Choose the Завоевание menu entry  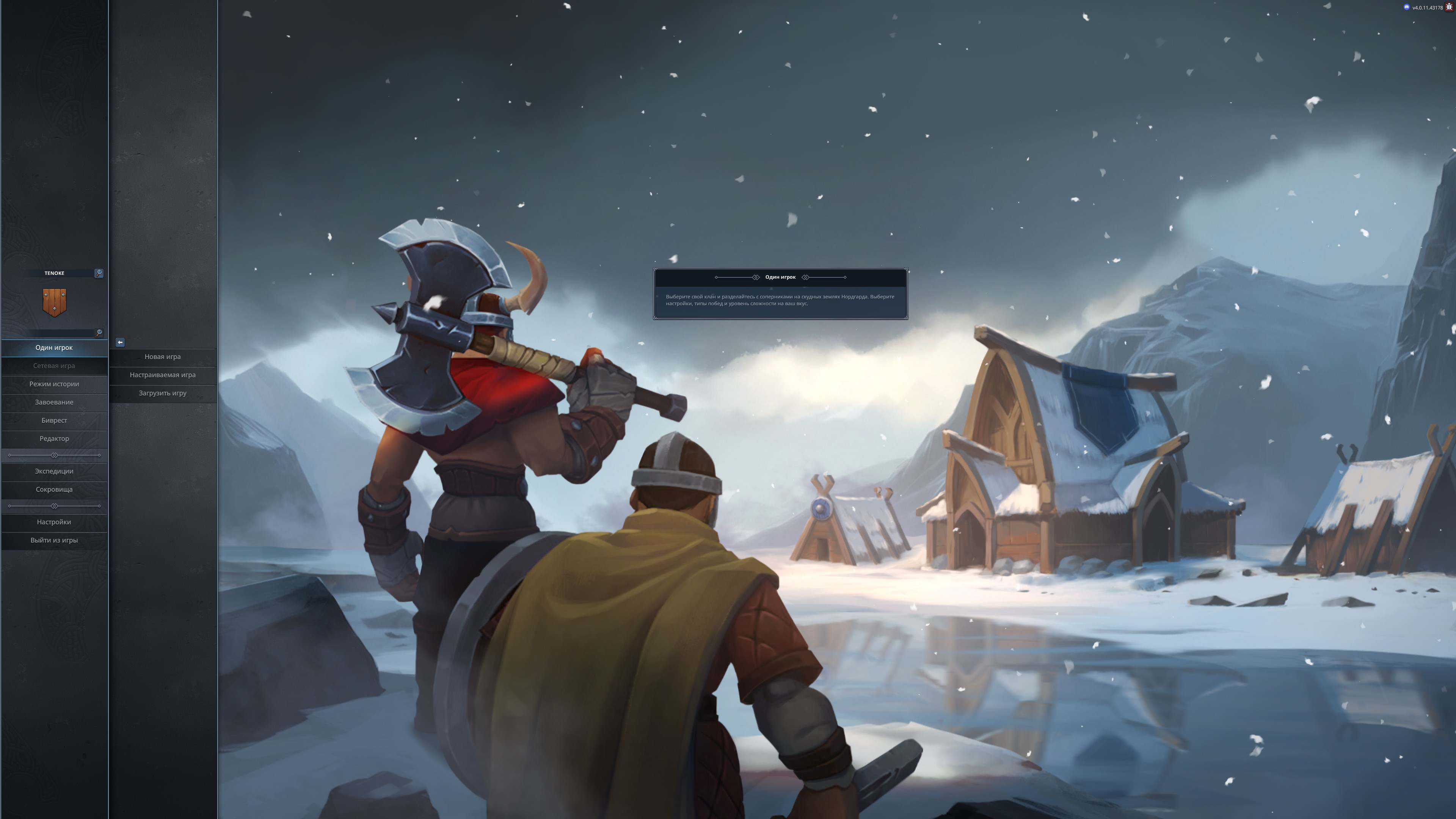(54, 402)
